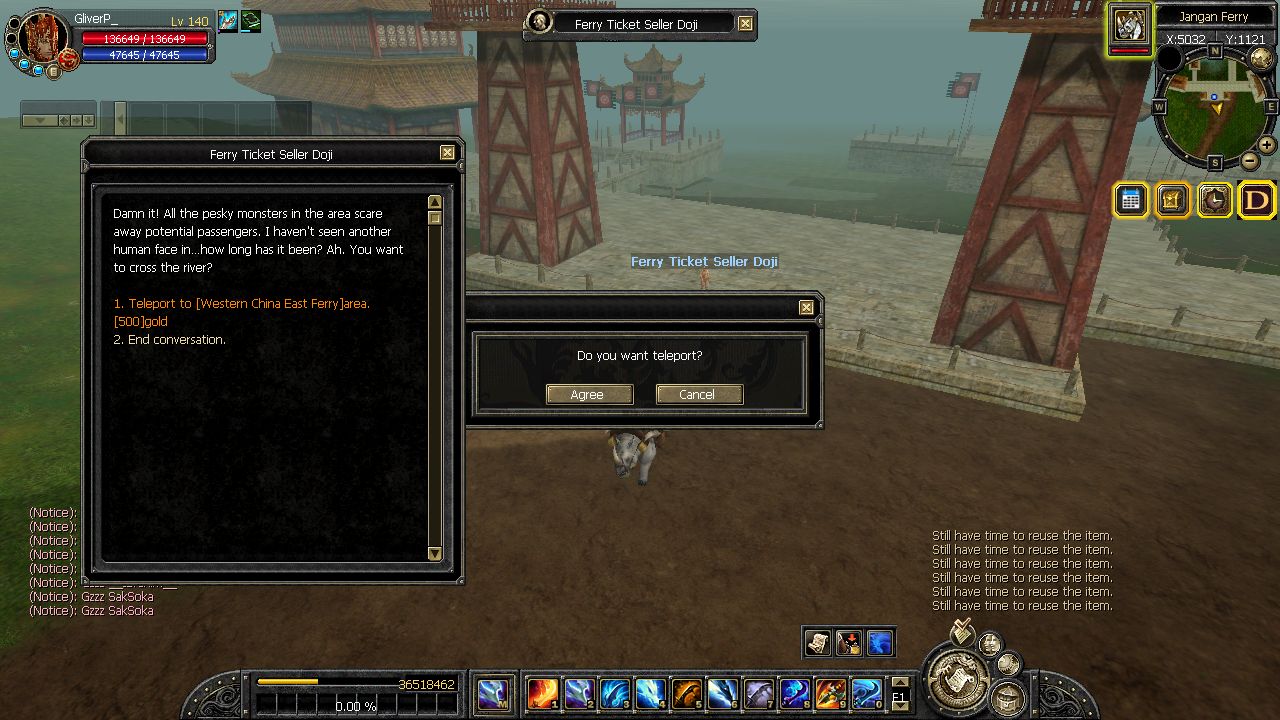Close the teleport confirmation window
Image resolution: width=1280 pixels, height=720 pixels.
coord(806,308)
